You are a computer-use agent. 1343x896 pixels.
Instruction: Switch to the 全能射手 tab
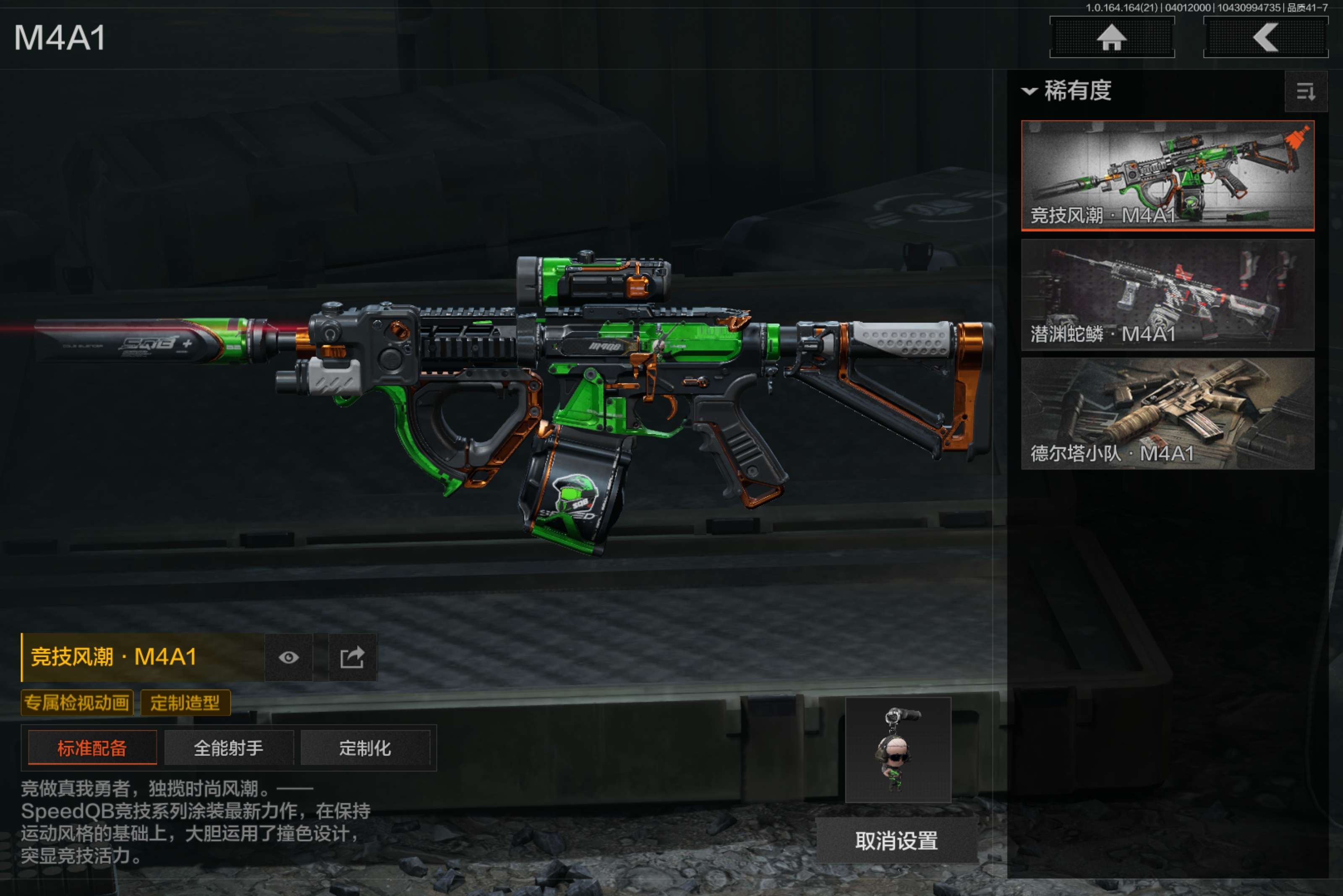(x=229, y=748)
